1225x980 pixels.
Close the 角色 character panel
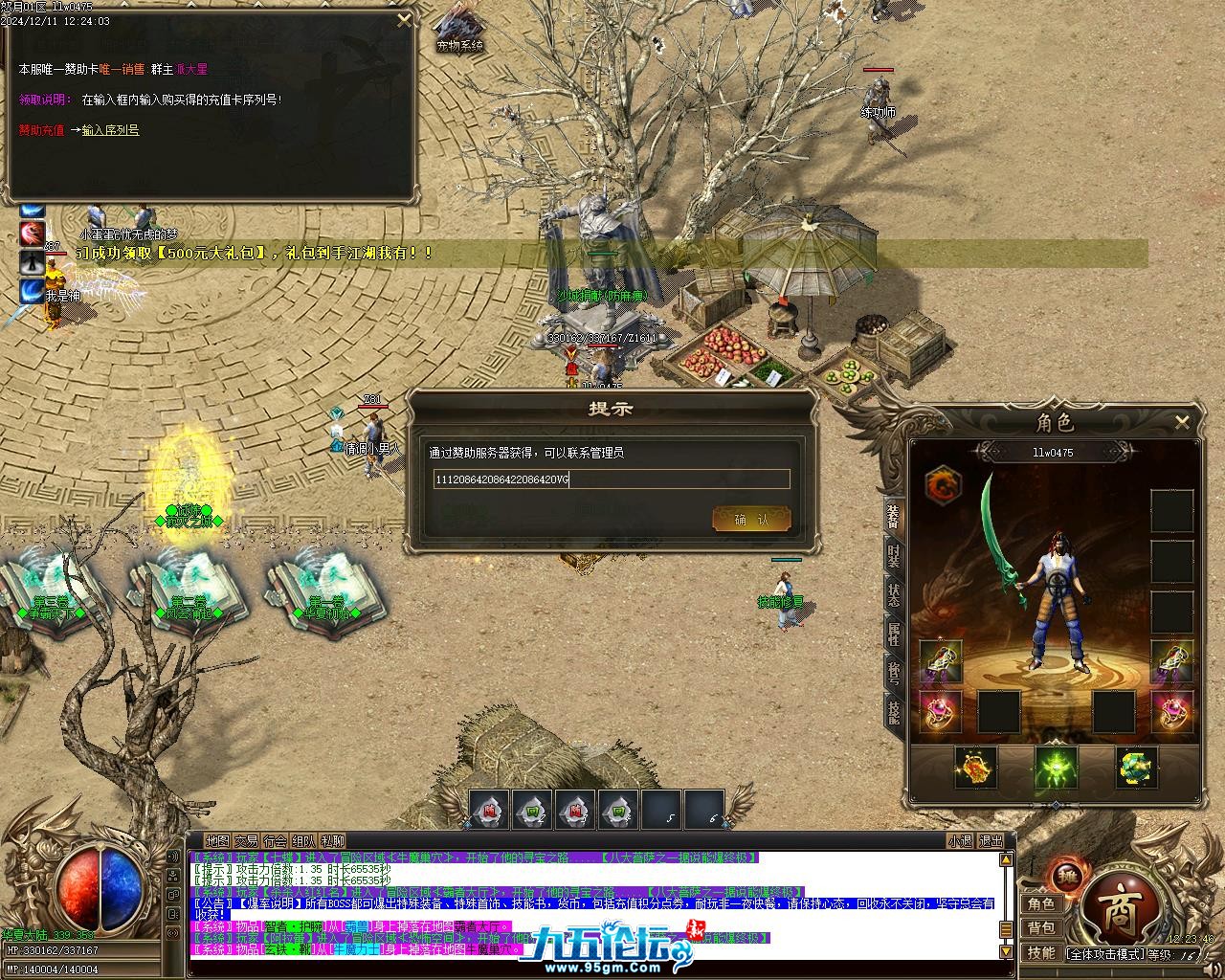pyautogui.click(x=1182, y=421)
